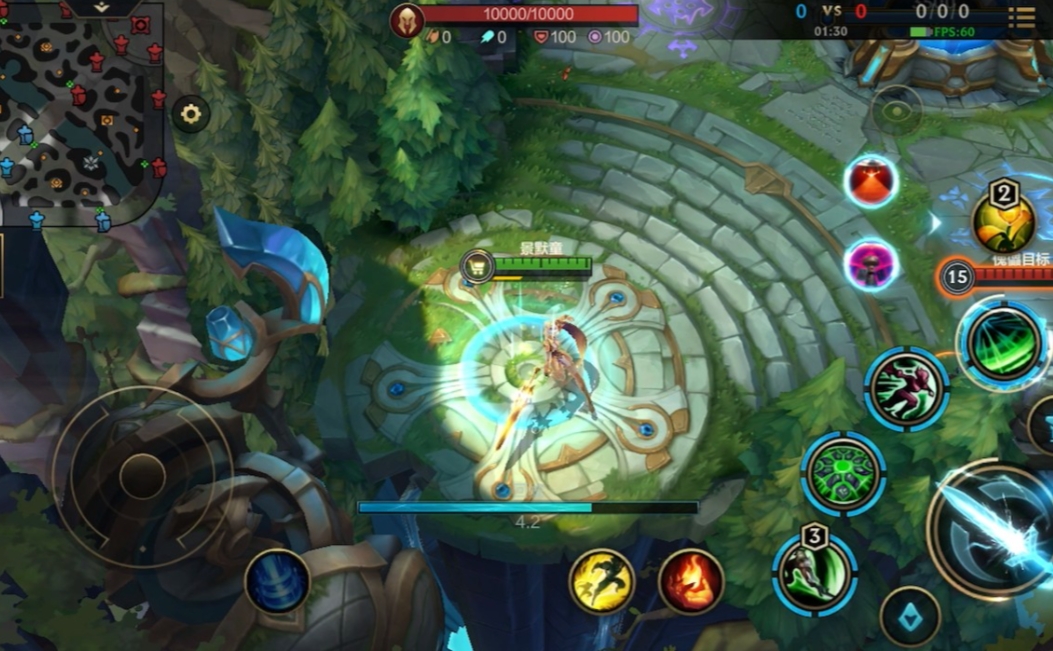
Task: Start recall with the blue swirl button
Action: pyautogui.click(x=277, y=581)
